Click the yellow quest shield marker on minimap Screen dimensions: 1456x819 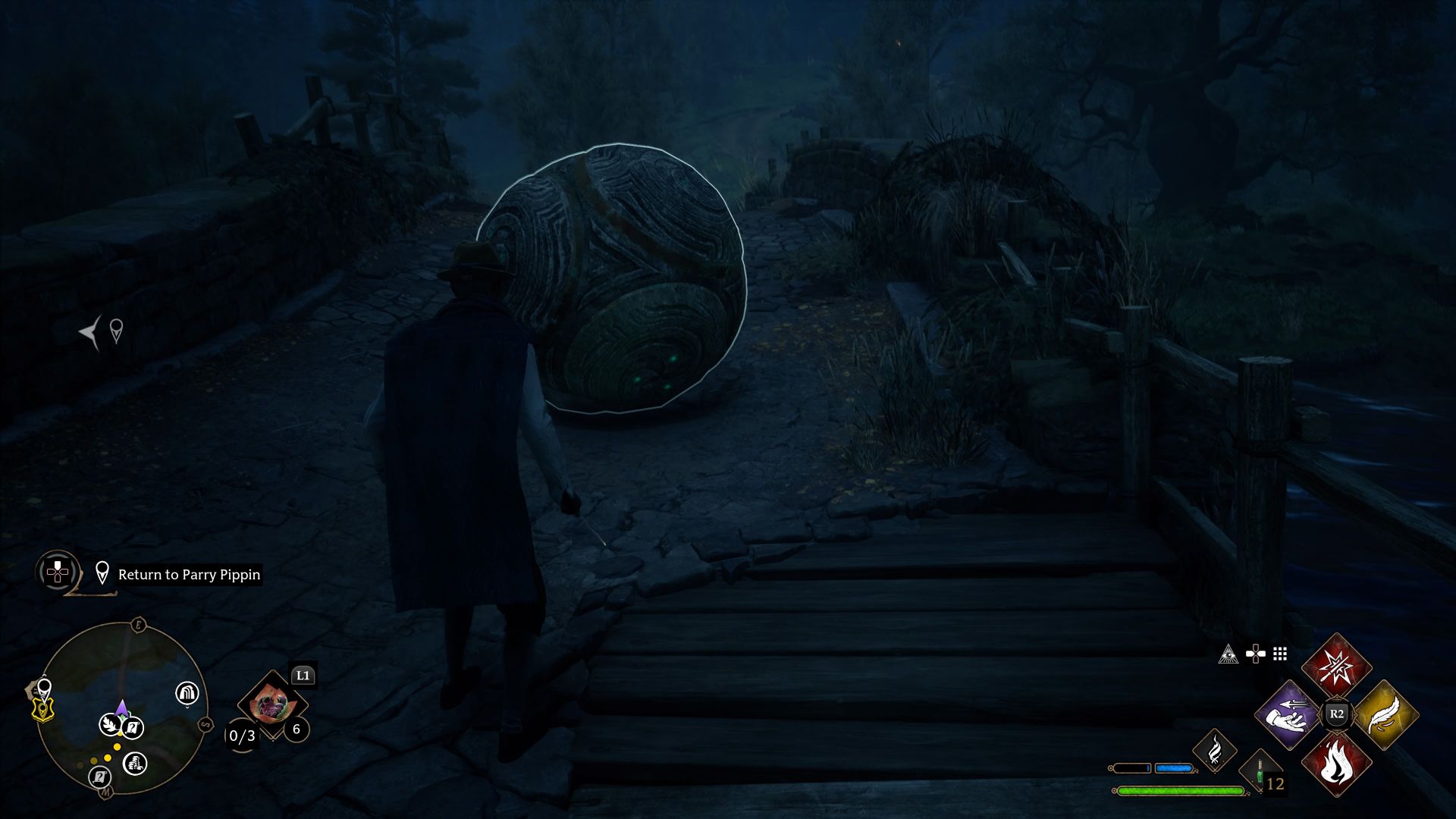(44, 710)
